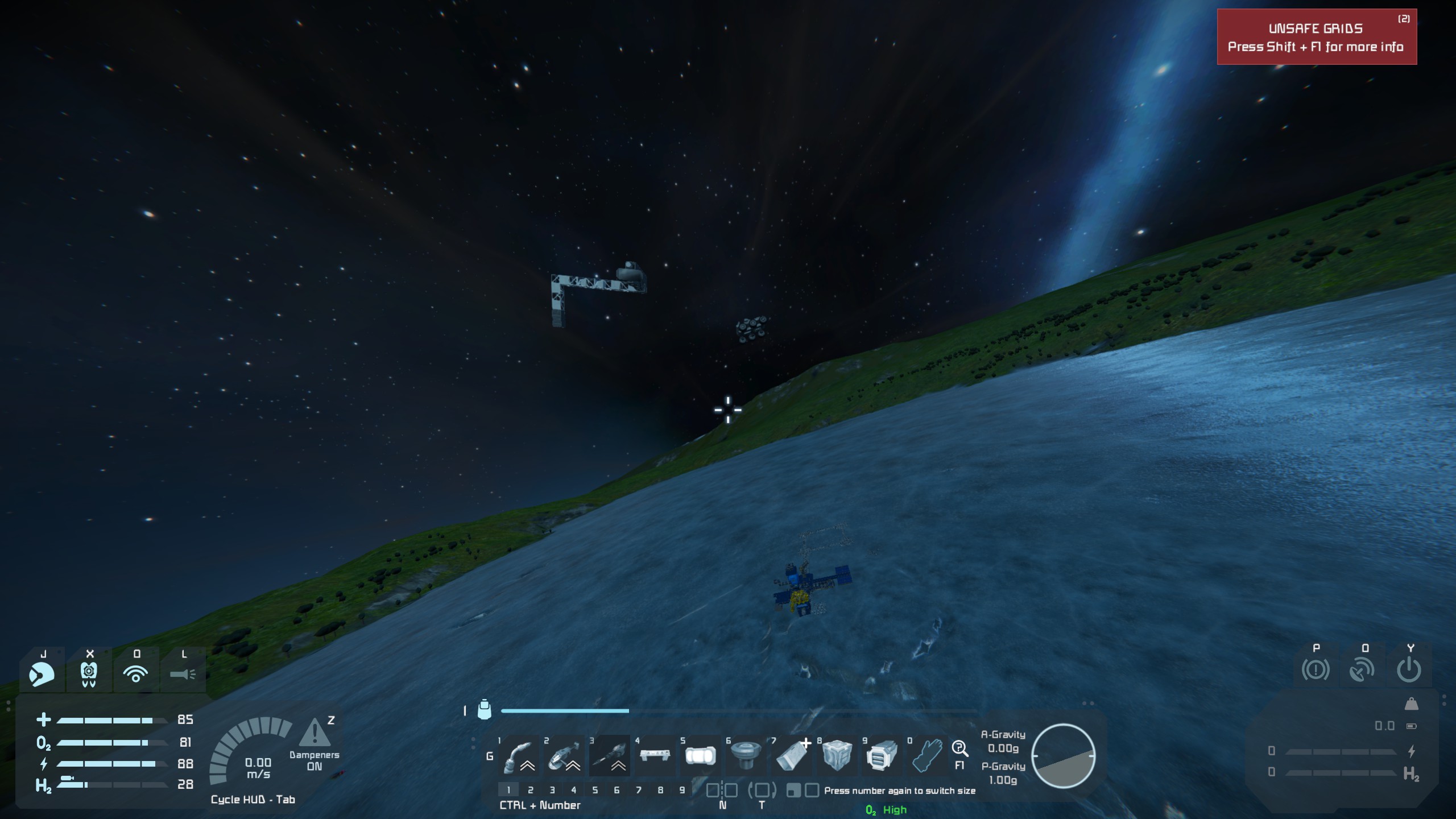Toggle the flashlight icon
Screen dimensions: 1456x819
coord(183,674)
